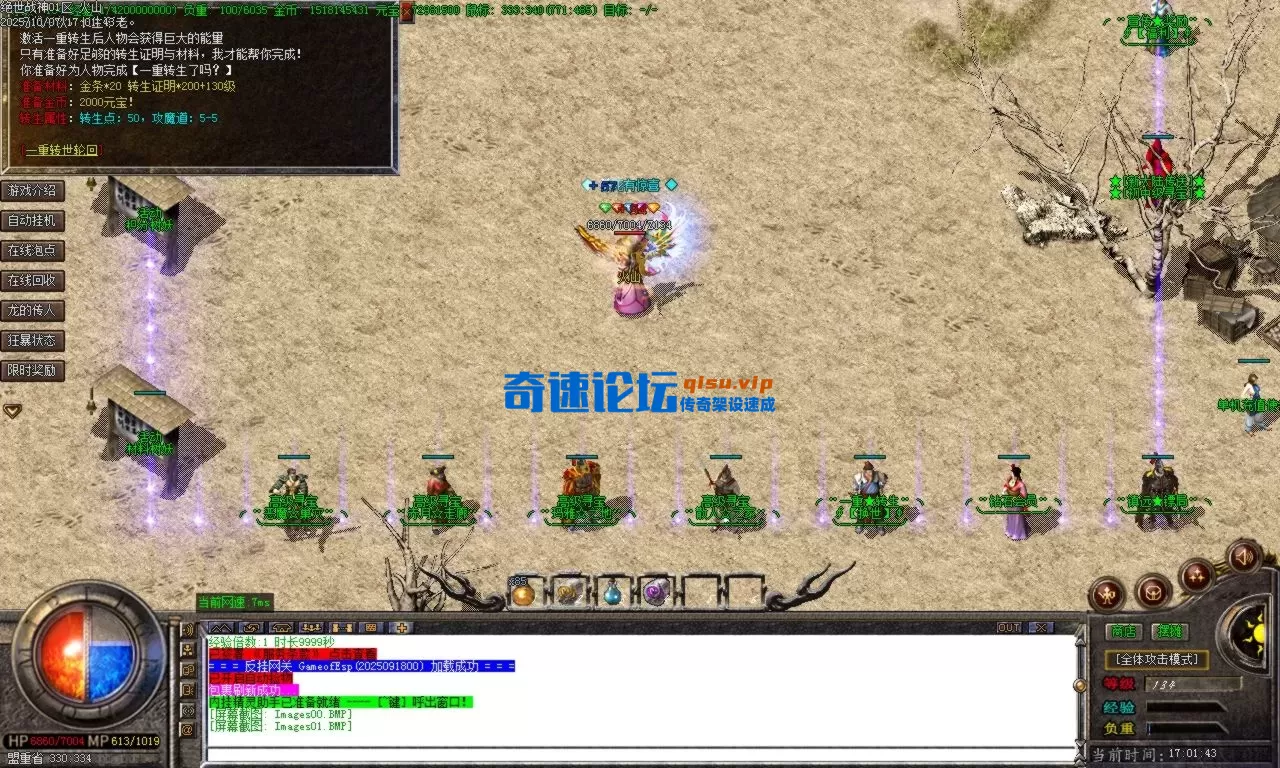Click the plus icon on the mini toolbar
Screen dimensions: 1280x768
tap(402, 627)
